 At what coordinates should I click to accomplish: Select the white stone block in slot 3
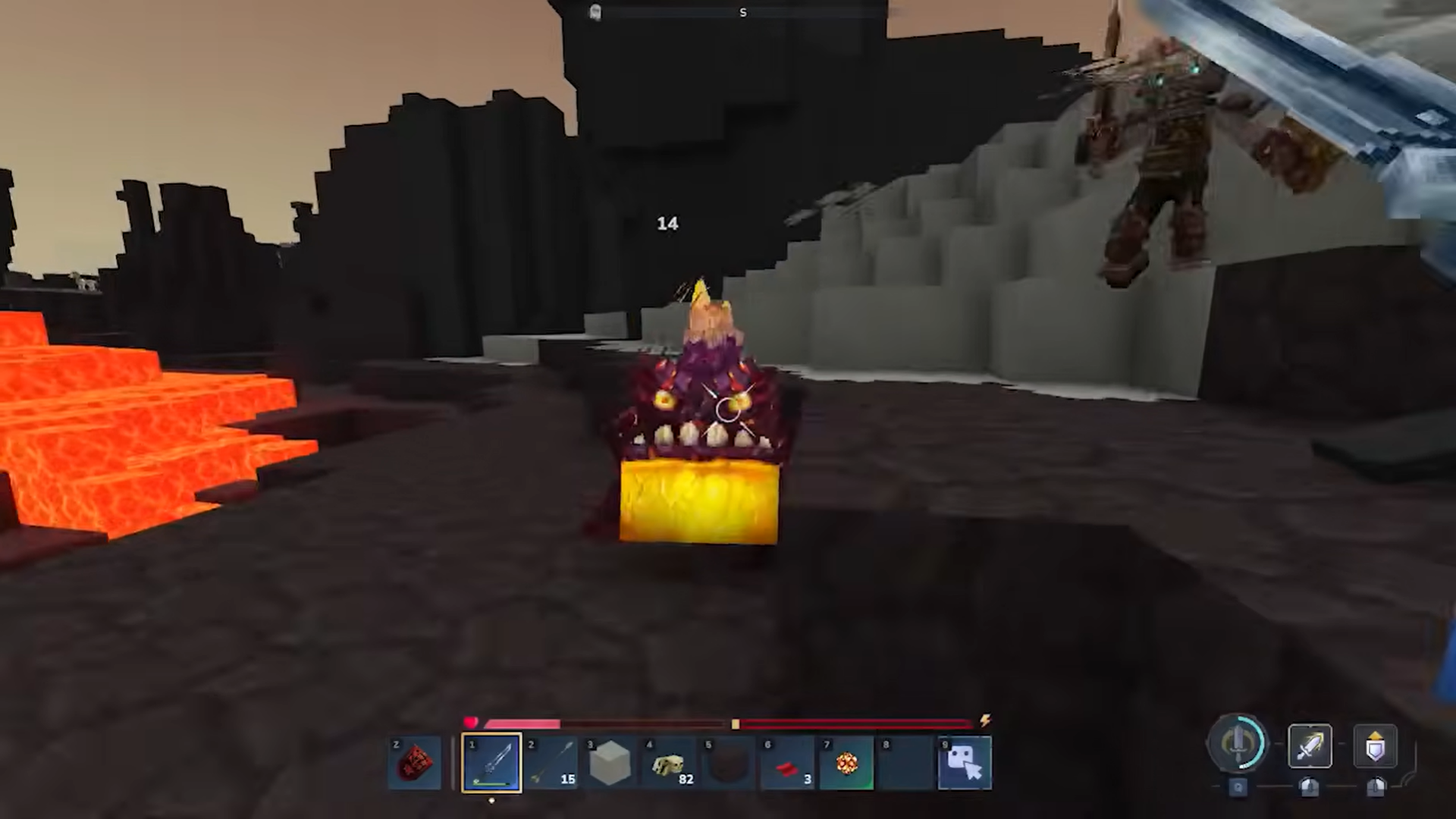[x=611, y=762]
